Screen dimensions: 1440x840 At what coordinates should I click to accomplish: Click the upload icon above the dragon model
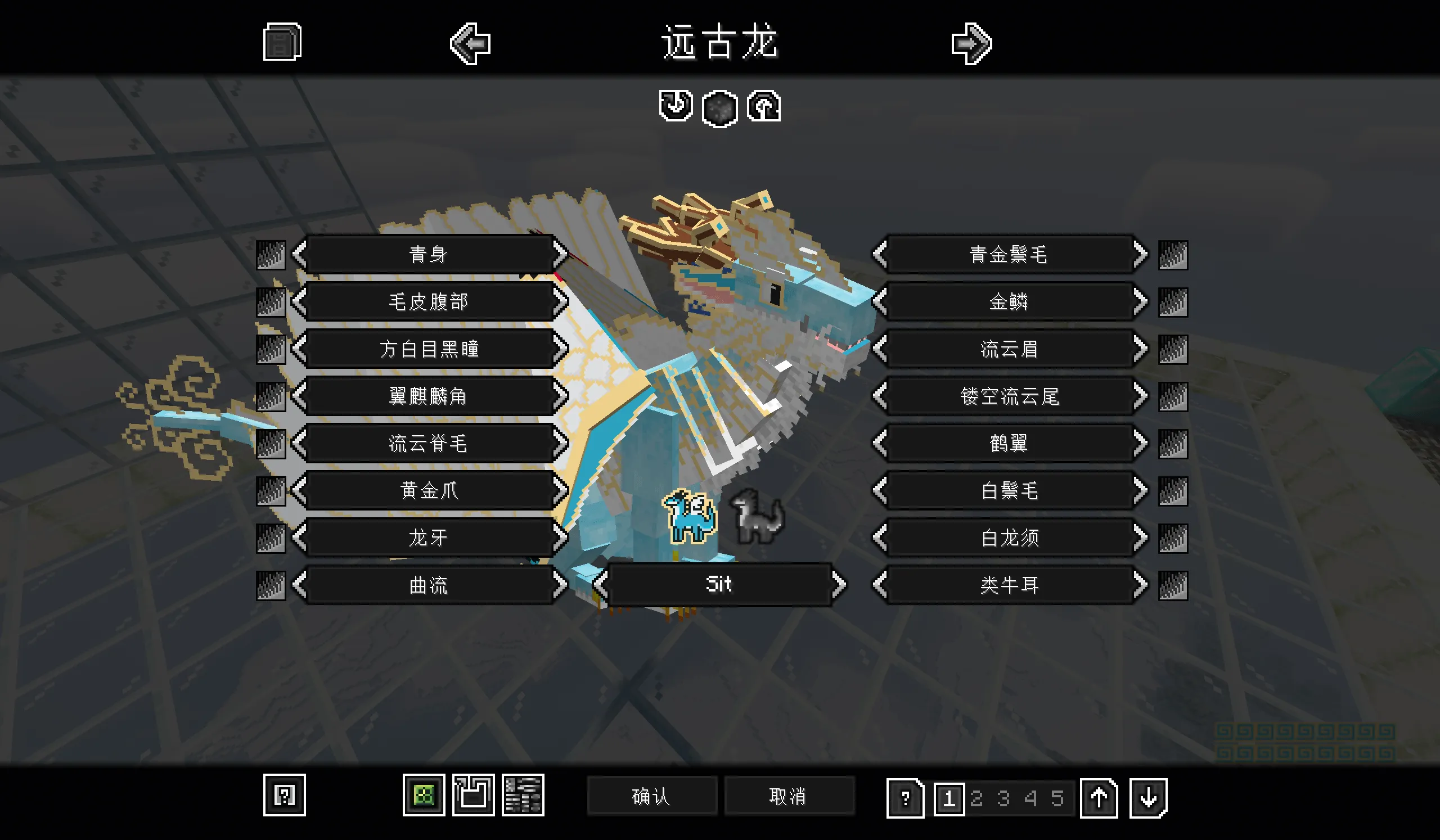[766, 108]
